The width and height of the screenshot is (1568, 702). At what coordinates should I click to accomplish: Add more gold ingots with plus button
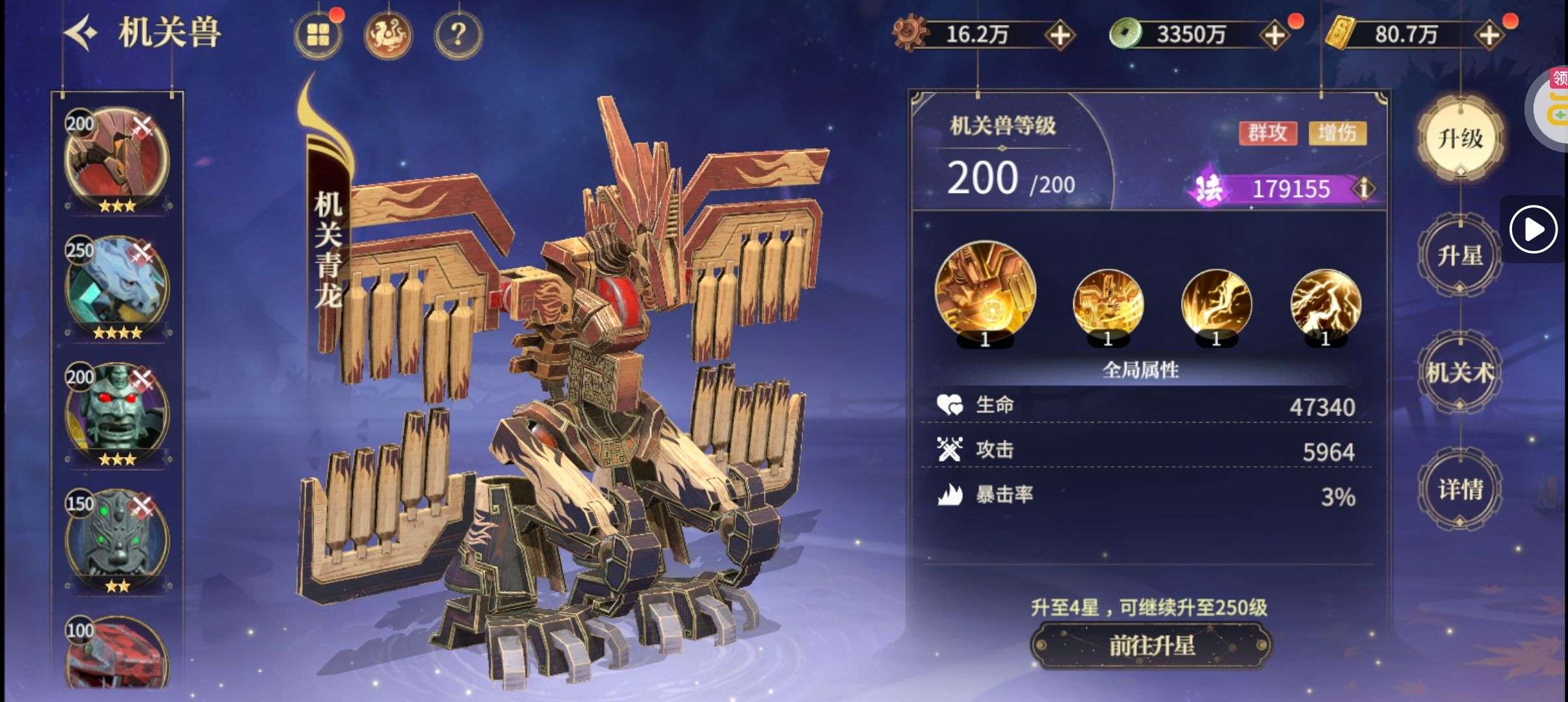(1489, 35)
